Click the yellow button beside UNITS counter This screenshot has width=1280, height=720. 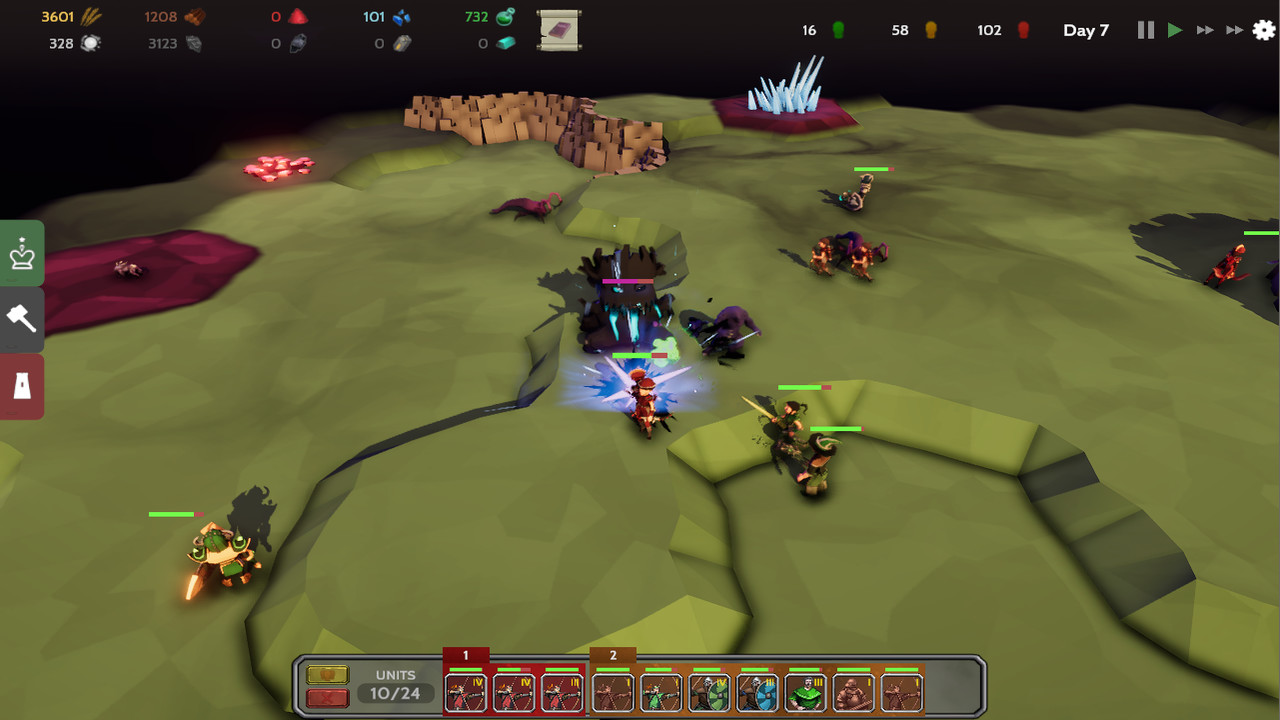click(327, 674)
